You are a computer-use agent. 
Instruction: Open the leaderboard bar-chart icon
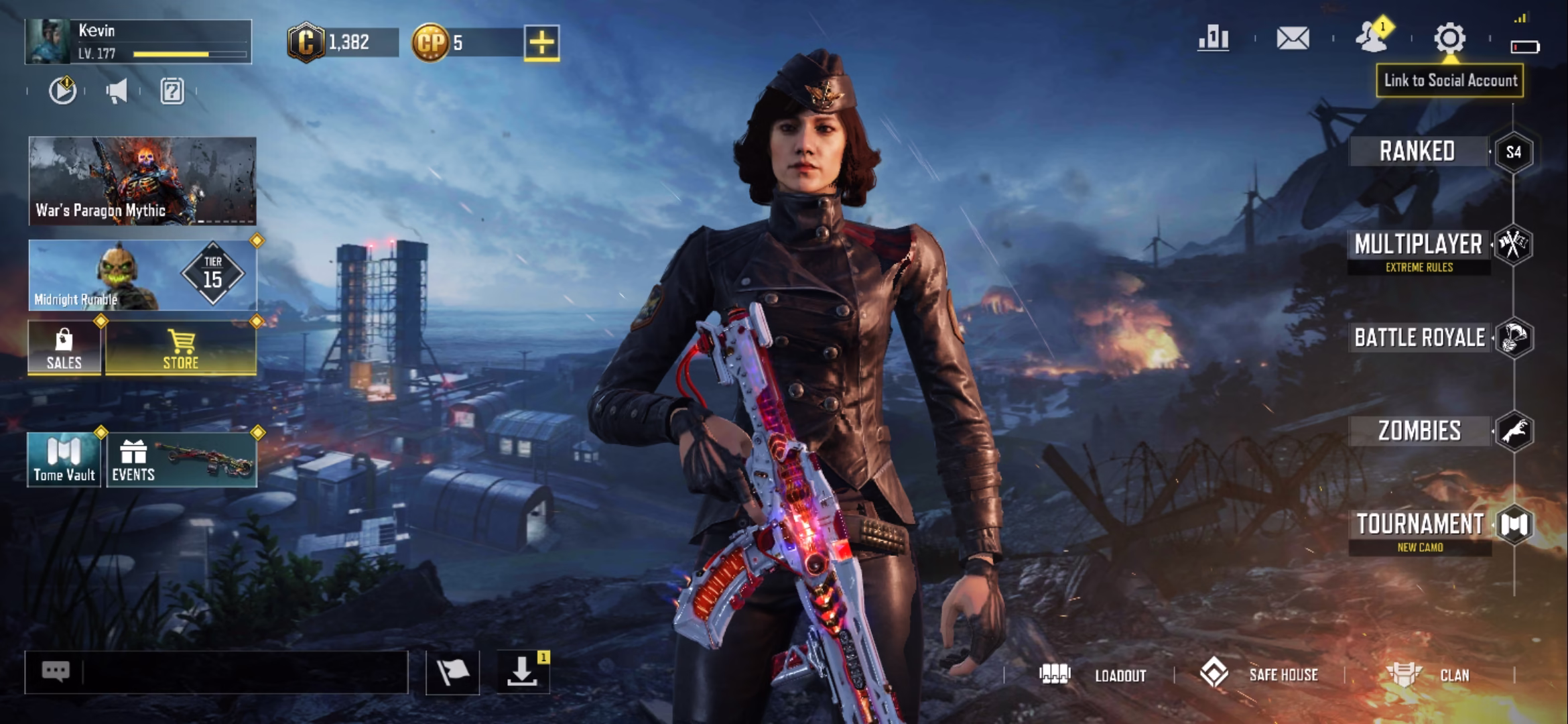tap(1214, 38)
